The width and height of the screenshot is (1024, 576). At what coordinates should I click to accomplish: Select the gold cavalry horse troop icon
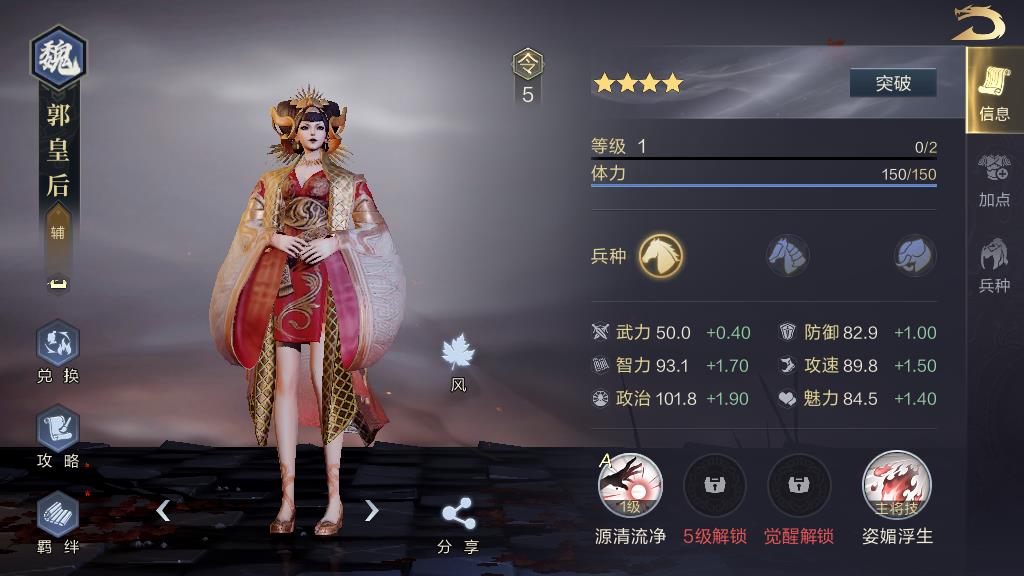[x=661, y=255]
